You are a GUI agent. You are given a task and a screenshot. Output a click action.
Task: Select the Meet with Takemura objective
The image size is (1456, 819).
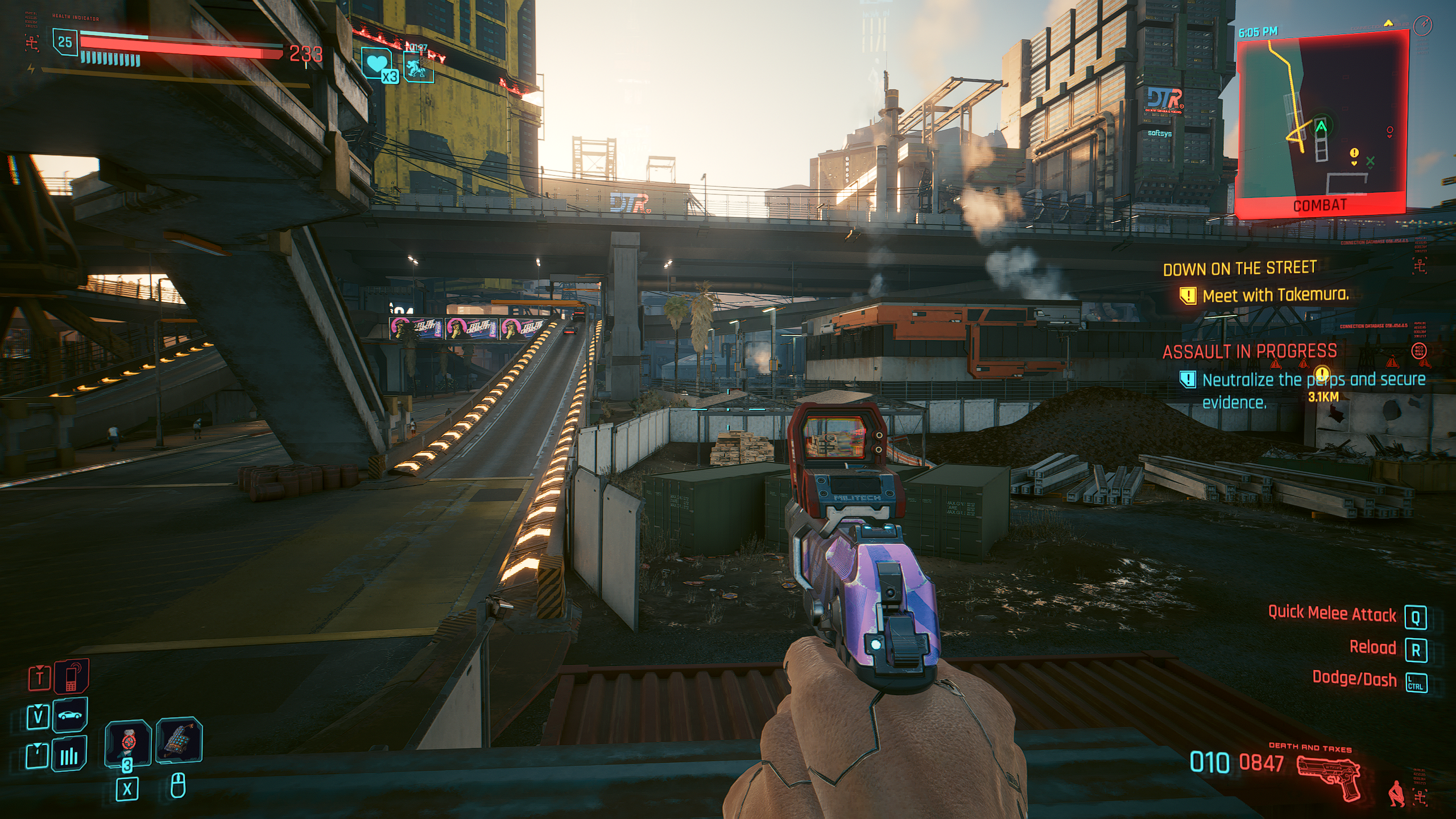[x=1275, y=295]
